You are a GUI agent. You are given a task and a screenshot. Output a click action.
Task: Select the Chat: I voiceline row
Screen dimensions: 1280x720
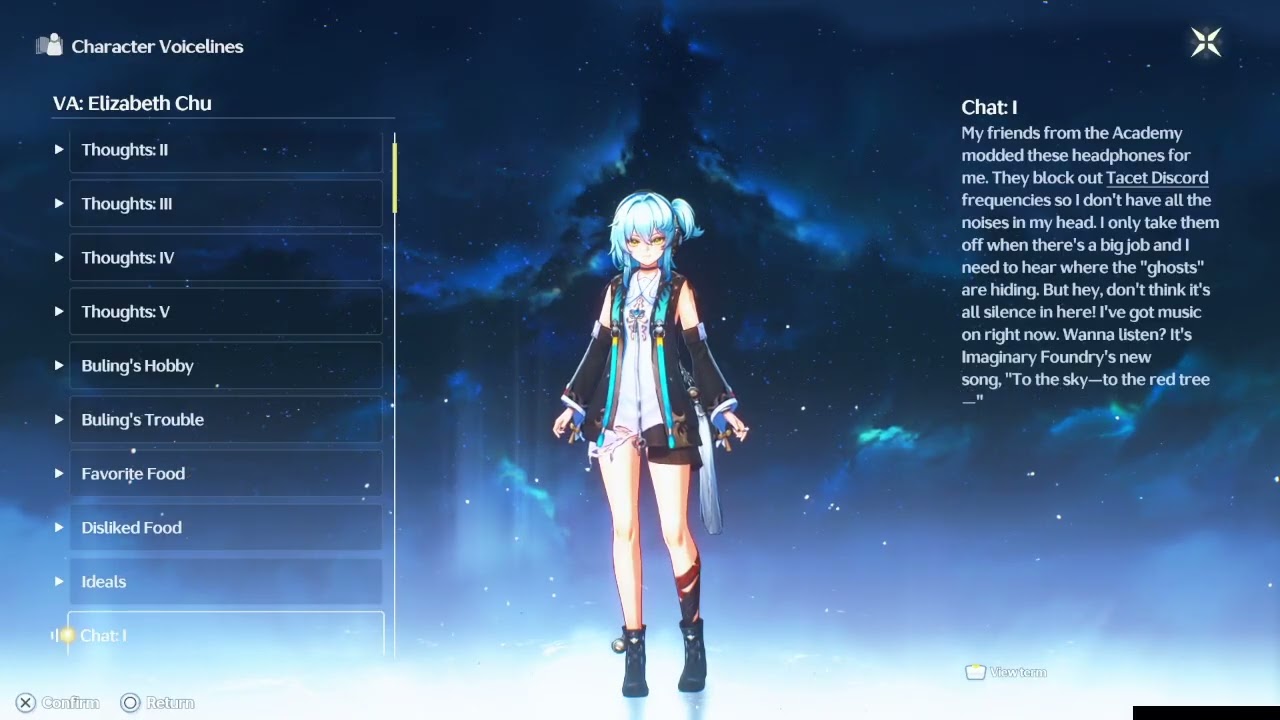pyautogui.click(x=225, y=635)
